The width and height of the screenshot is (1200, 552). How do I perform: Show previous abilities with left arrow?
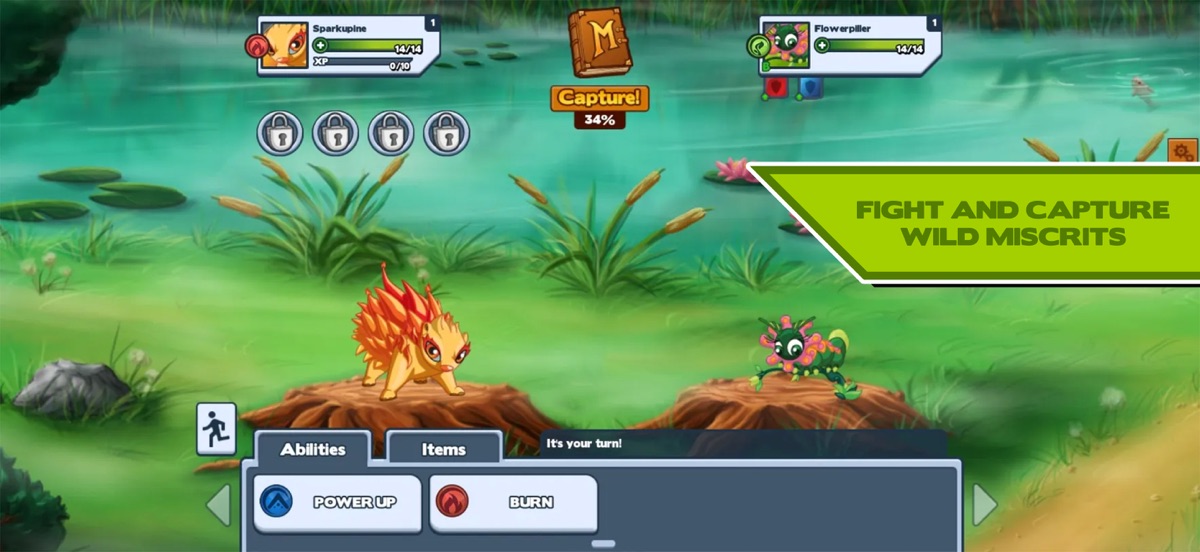pyautogui.click(x=219, y=505)
